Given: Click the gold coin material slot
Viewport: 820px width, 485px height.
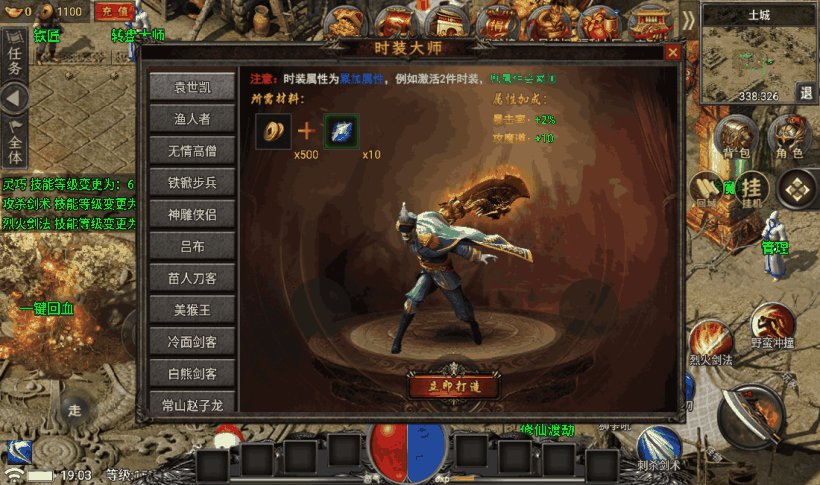Looking at the screenshot, I should pos(271,131).
